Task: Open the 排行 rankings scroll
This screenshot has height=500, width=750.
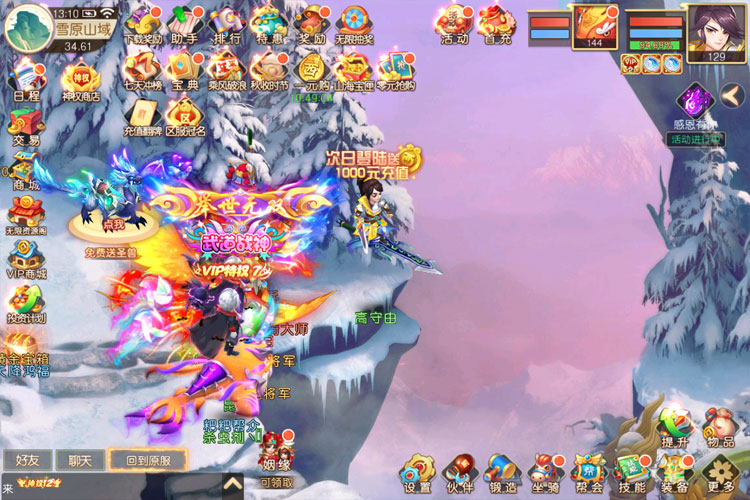Action: [227, 24]
